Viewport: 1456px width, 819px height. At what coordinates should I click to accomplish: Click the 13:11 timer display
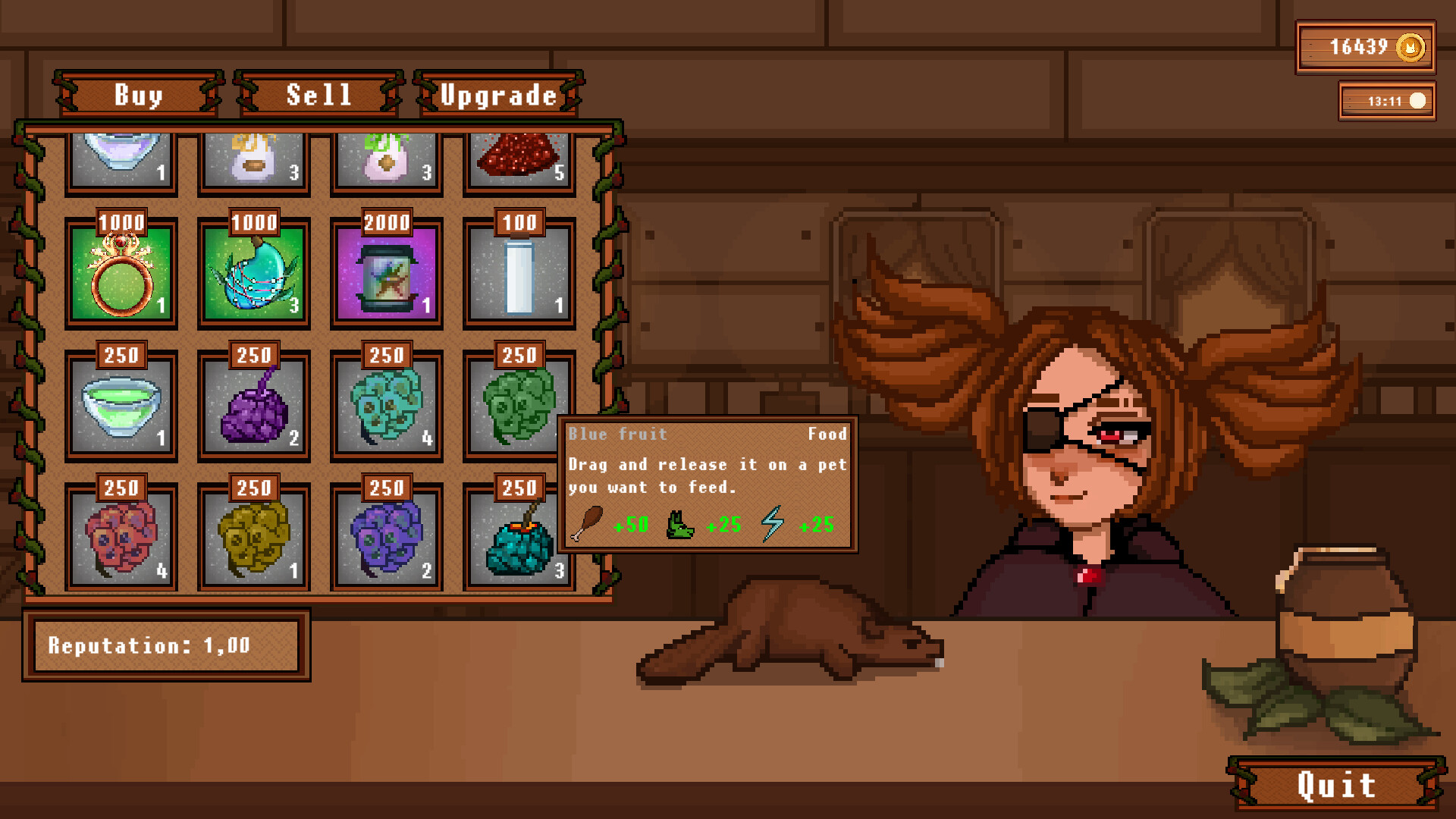pos(1386,100)
